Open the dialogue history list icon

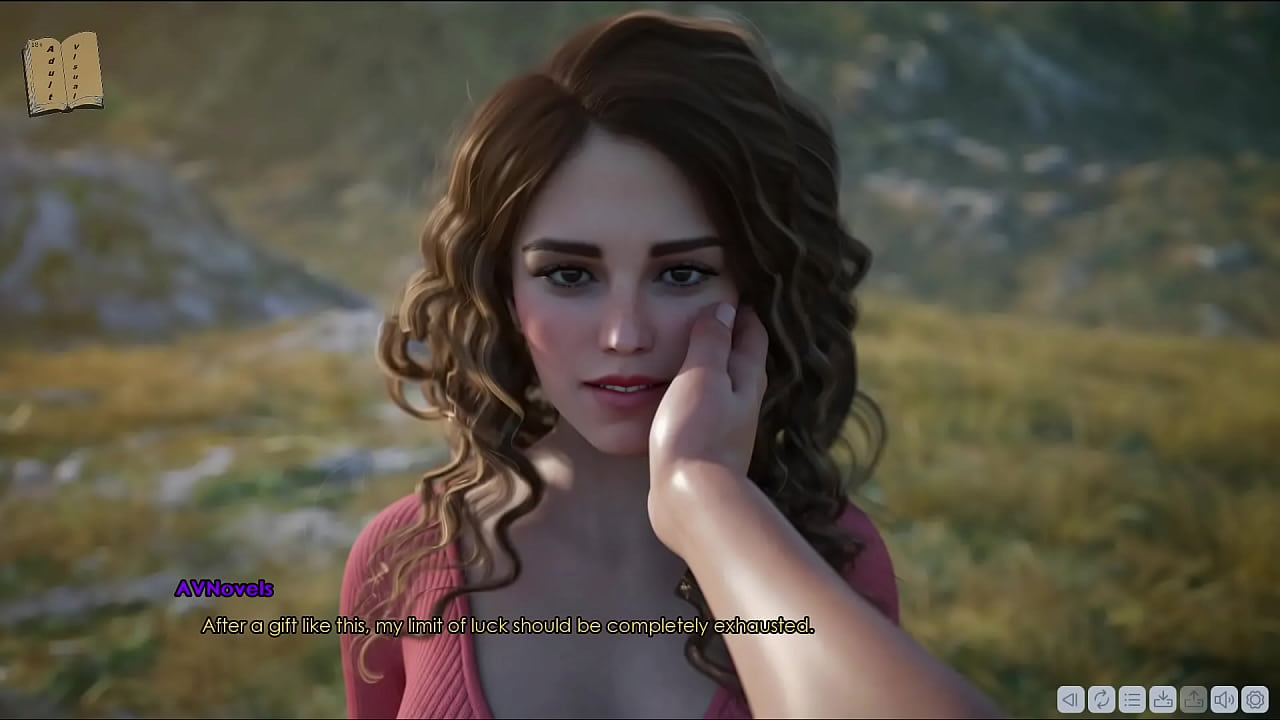(x=1132, y=700)
